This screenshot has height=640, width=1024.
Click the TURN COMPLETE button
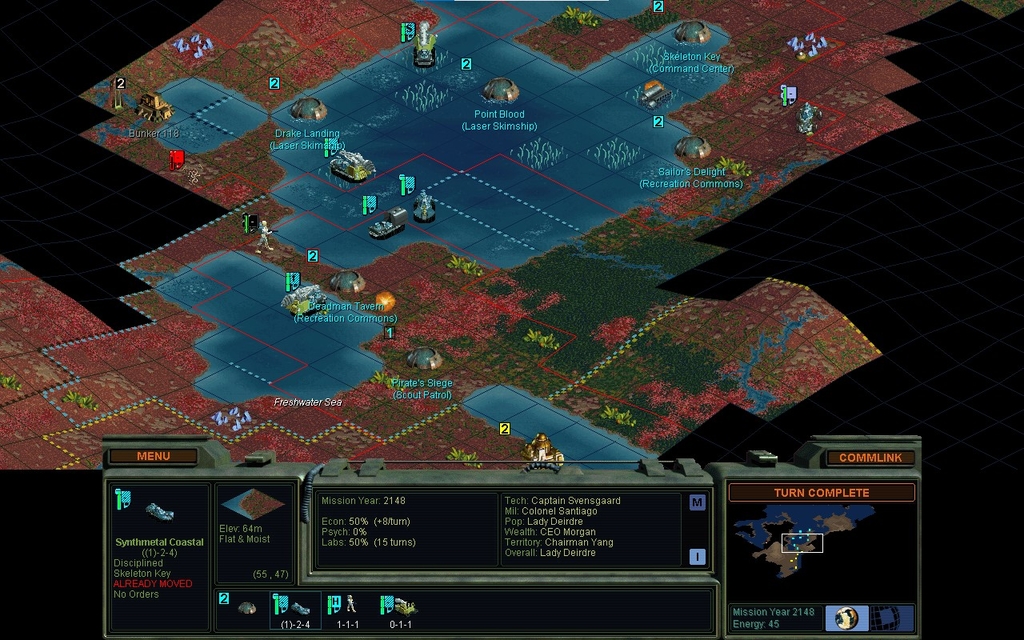821,493
